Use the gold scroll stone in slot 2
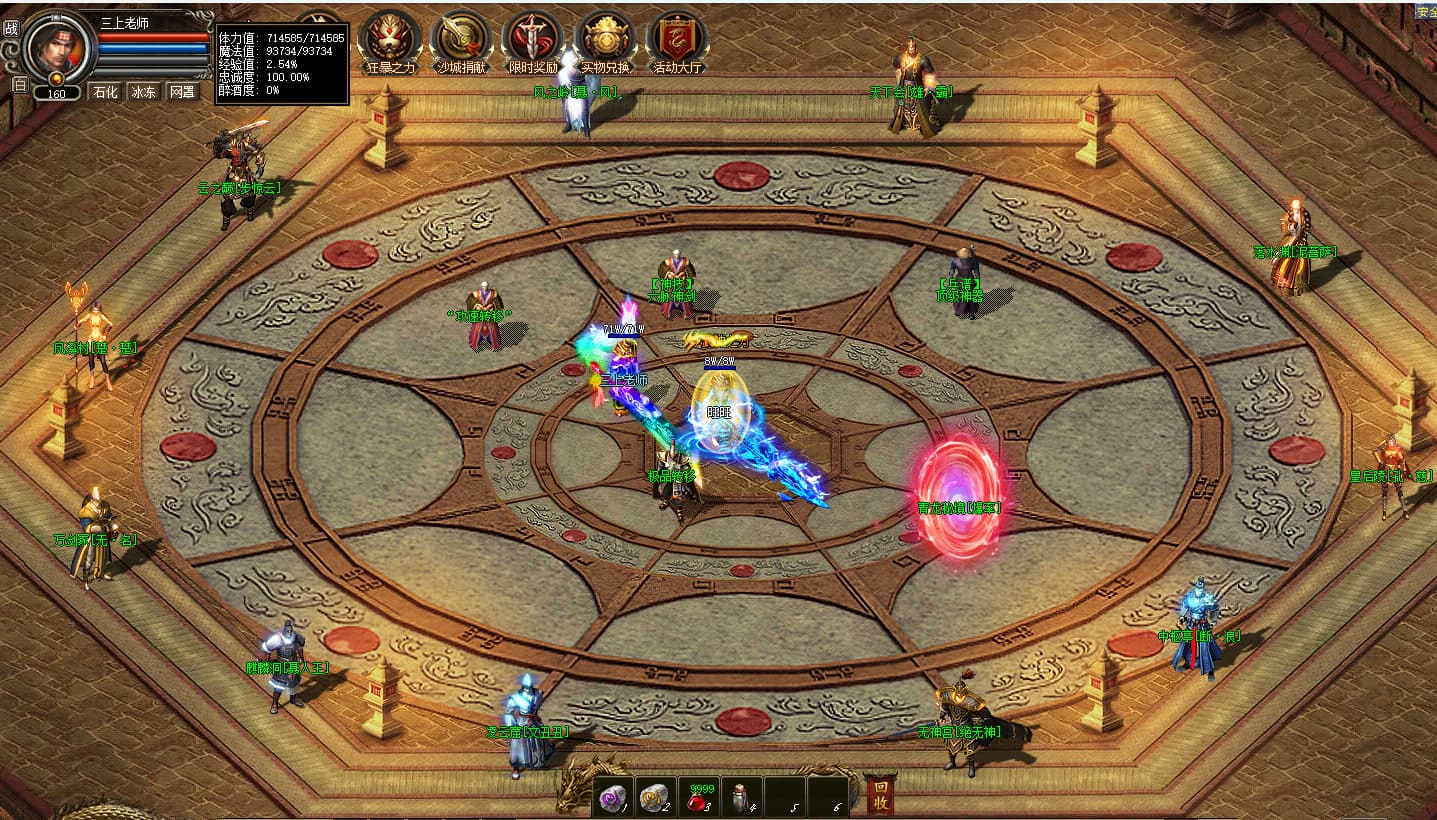 point(654,796)
